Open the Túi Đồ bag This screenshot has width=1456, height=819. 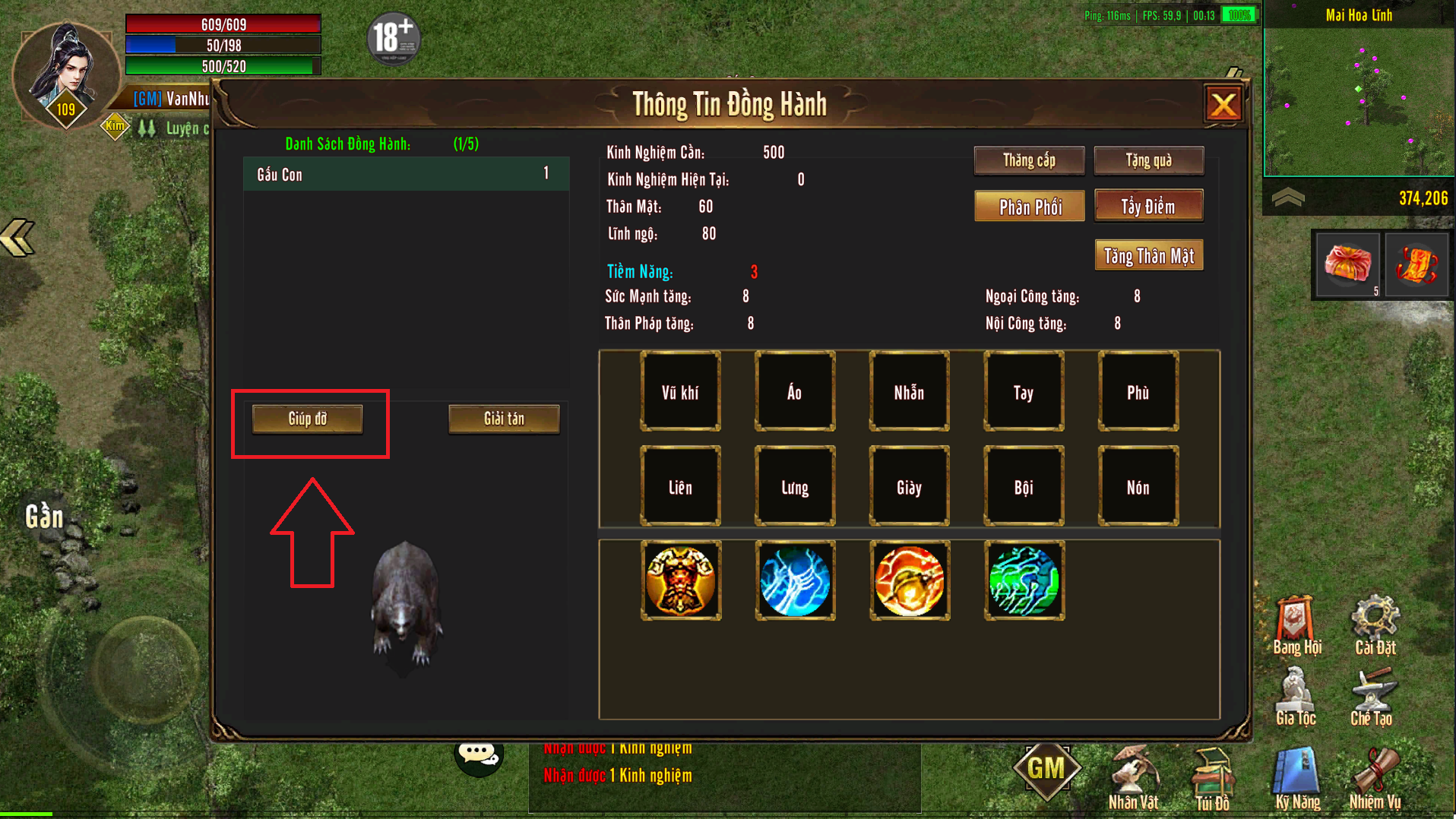coord(1212,779)
